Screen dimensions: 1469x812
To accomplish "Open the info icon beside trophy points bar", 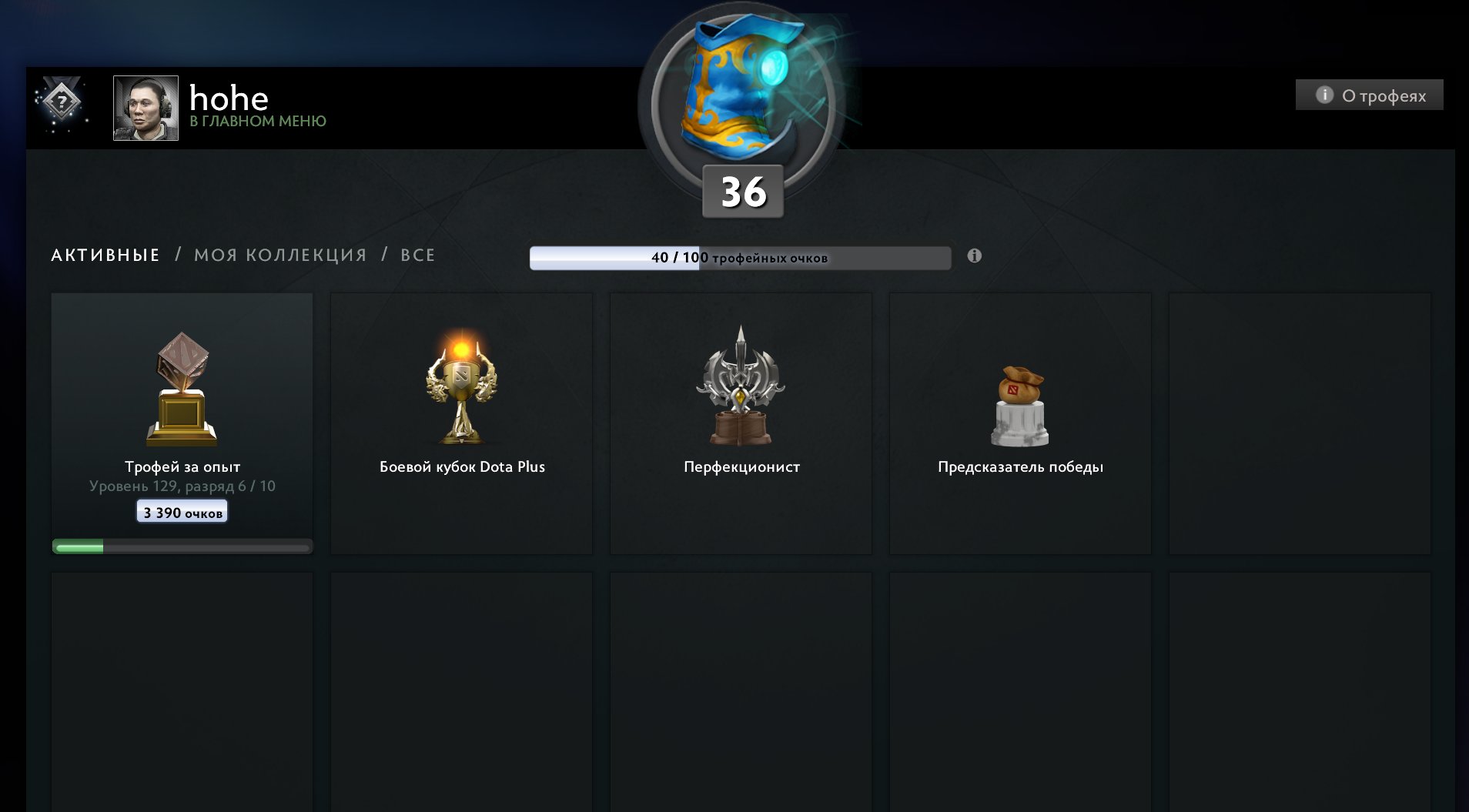I will tap(976, 256).
